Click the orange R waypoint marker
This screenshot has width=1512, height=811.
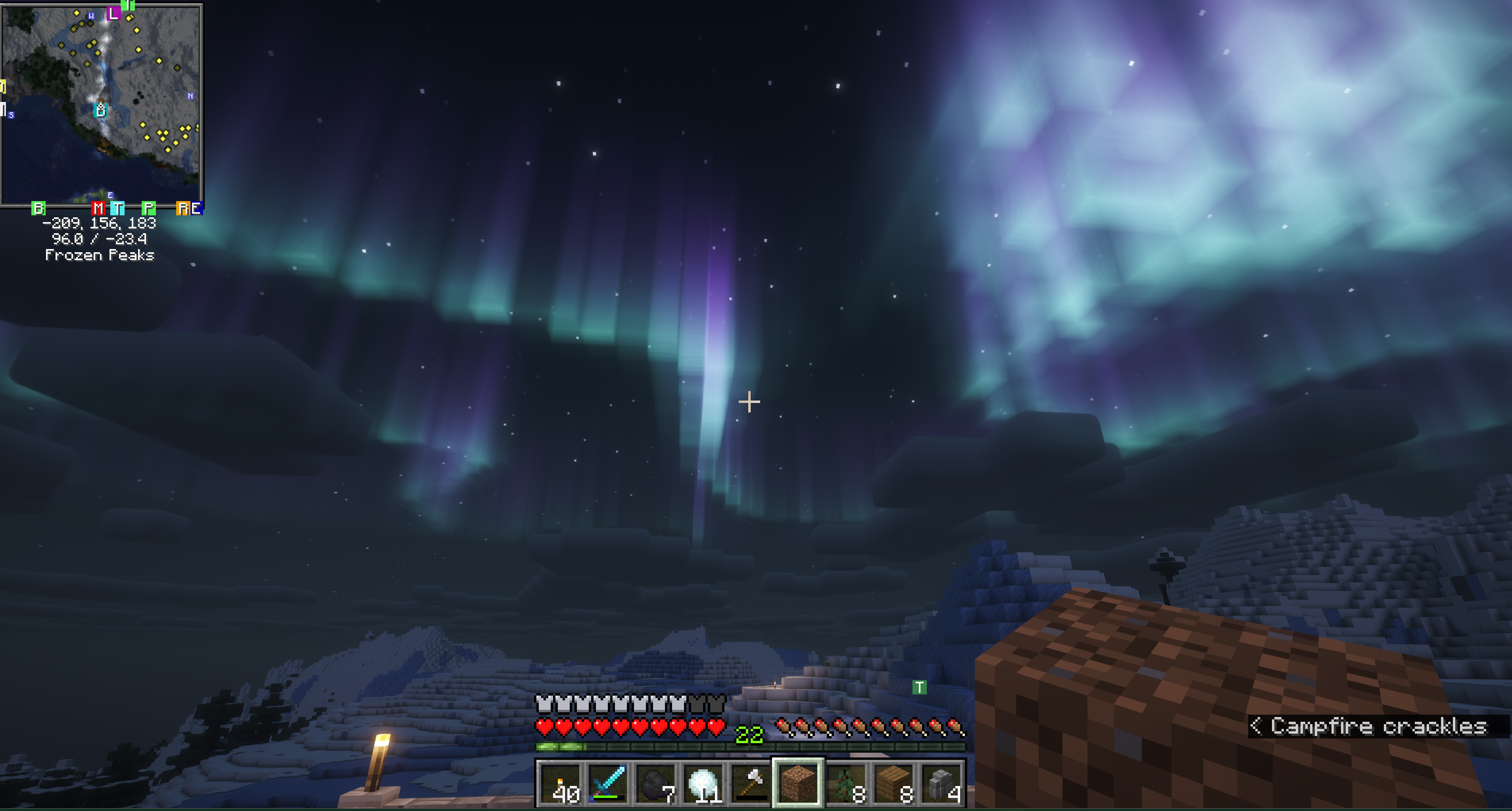point(183,208)
